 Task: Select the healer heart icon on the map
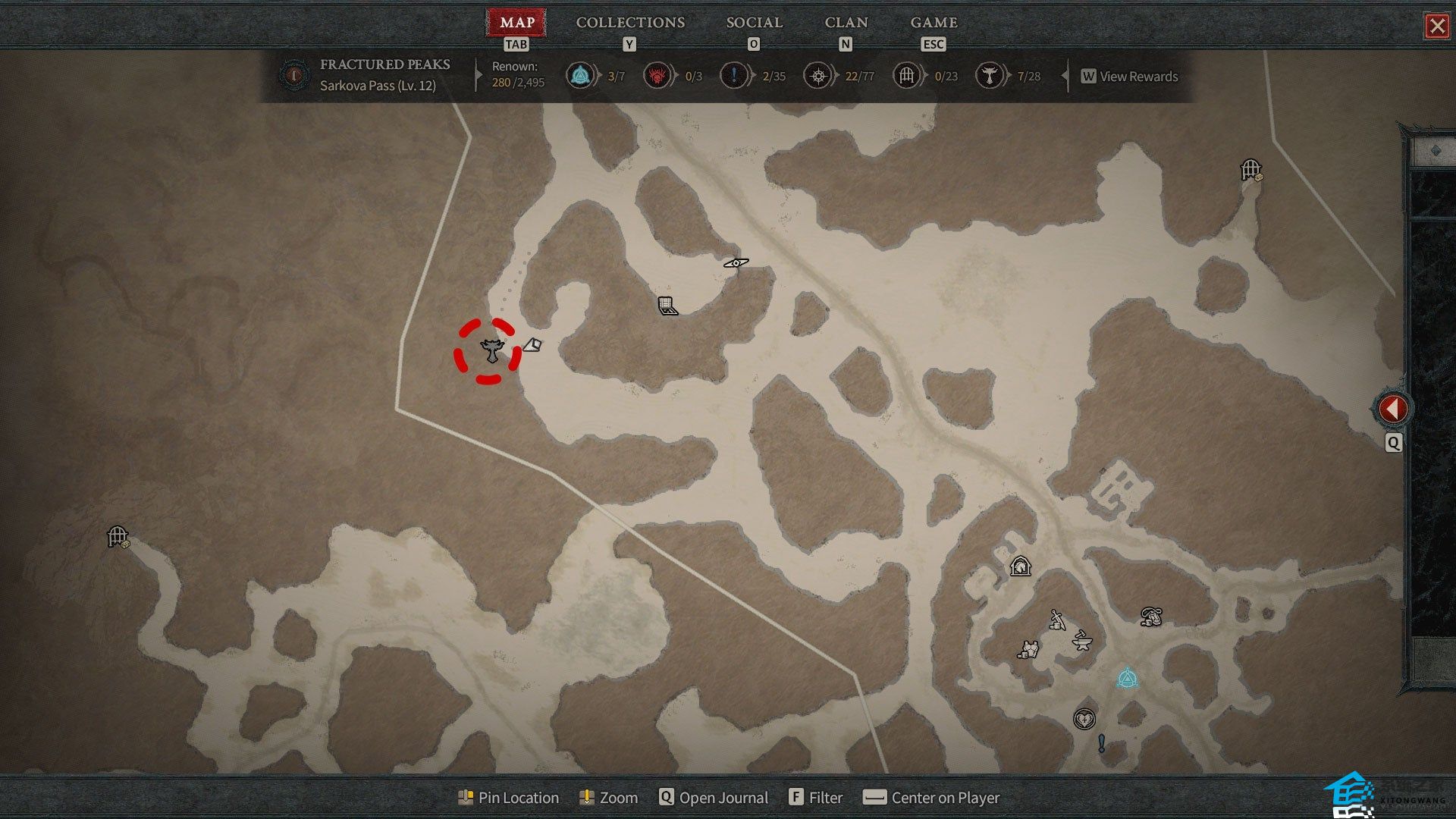[1084, 718]
